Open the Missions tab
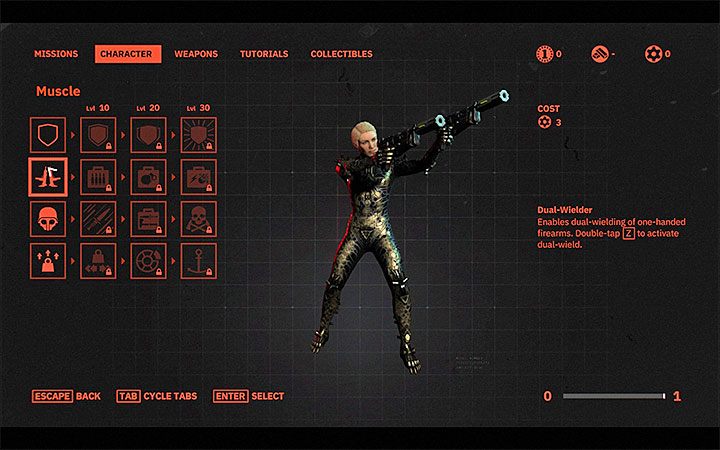 pyautogui.click(x=56, y=54)
